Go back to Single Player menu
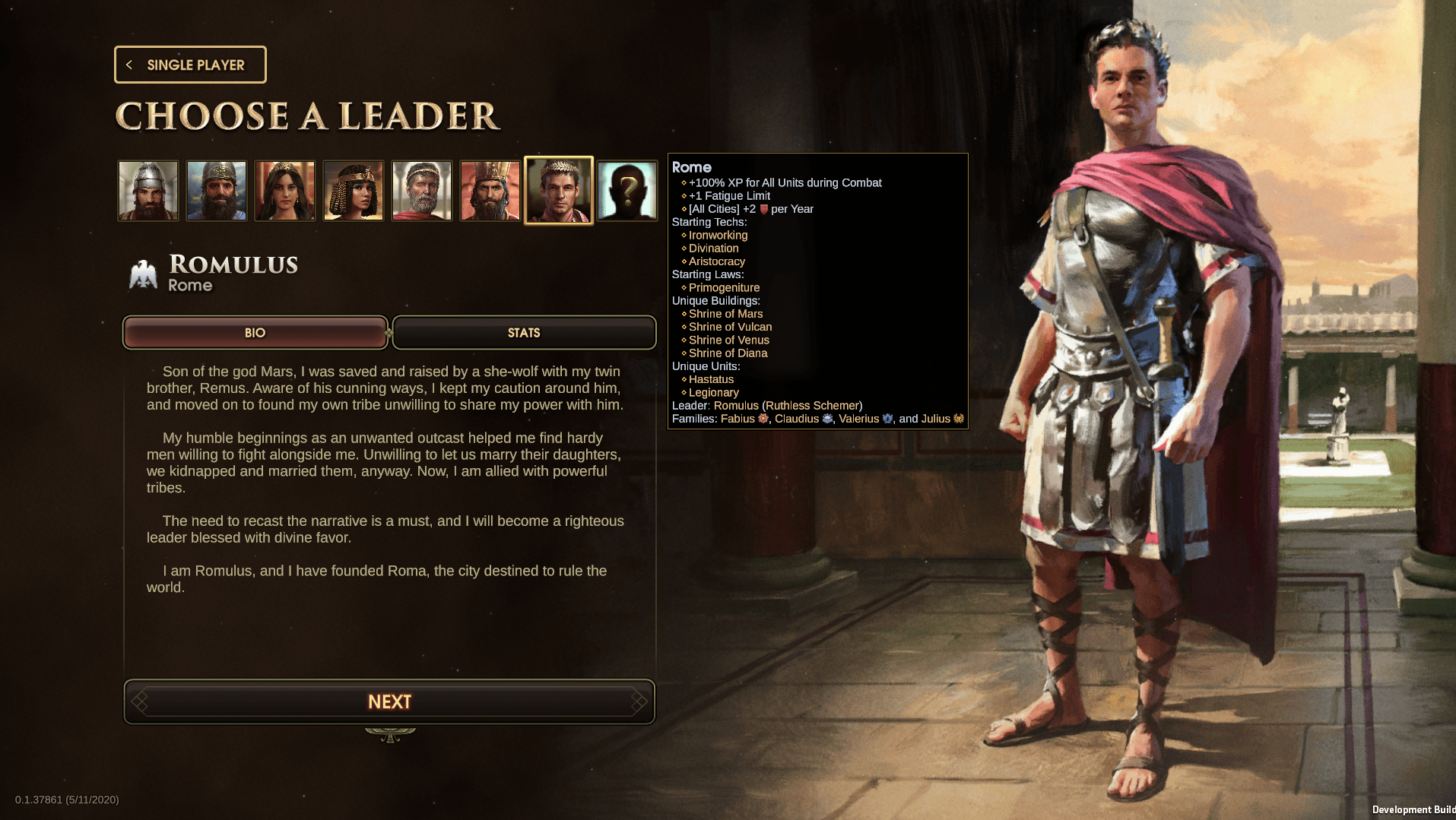The image size is (1456, 820). pyautogui.click(x=190, y=65)
